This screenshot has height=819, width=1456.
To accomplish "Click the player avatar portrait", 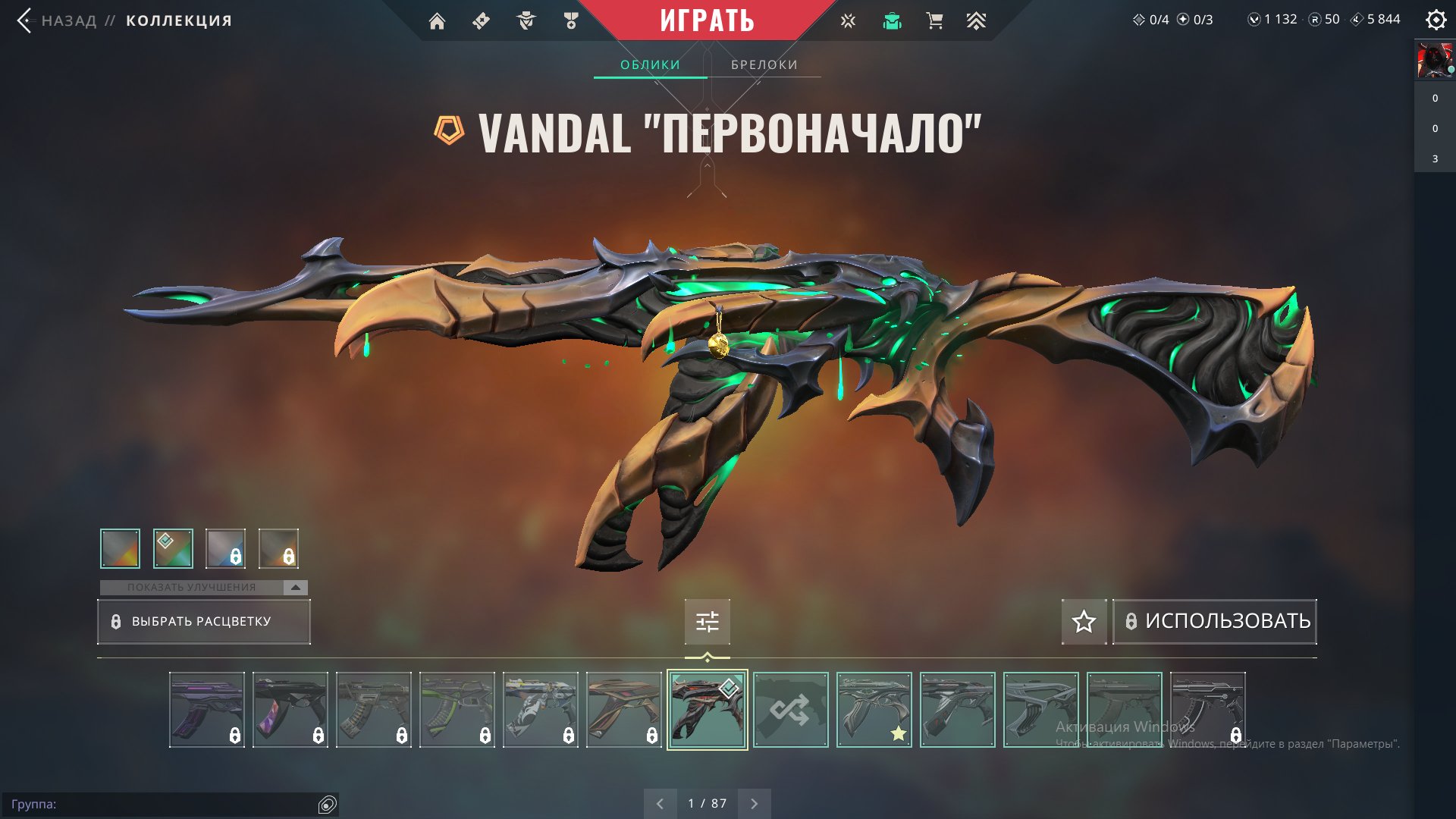I will pos(1434,61).
